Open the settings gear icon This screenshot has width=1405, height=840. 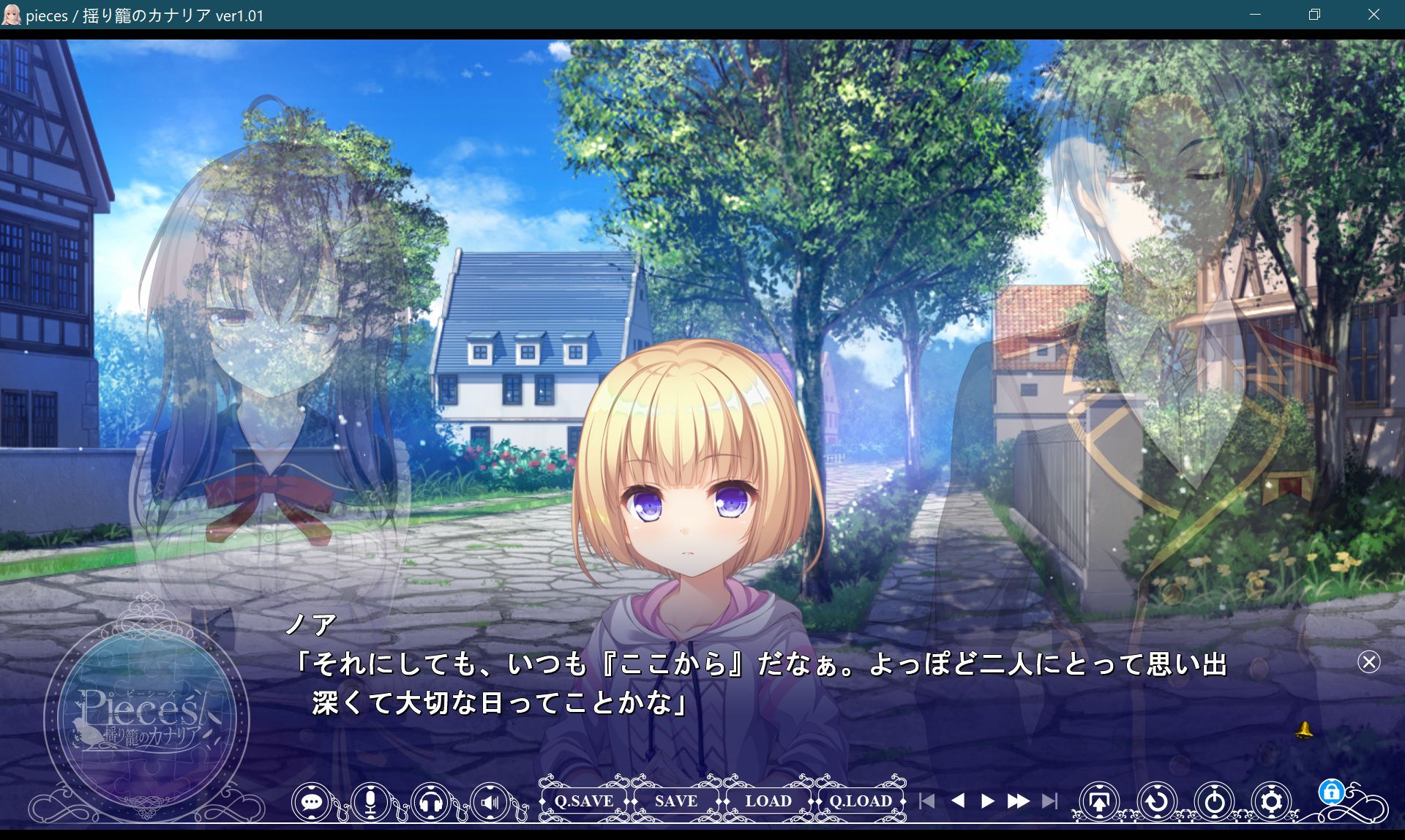click(1270, 801)
